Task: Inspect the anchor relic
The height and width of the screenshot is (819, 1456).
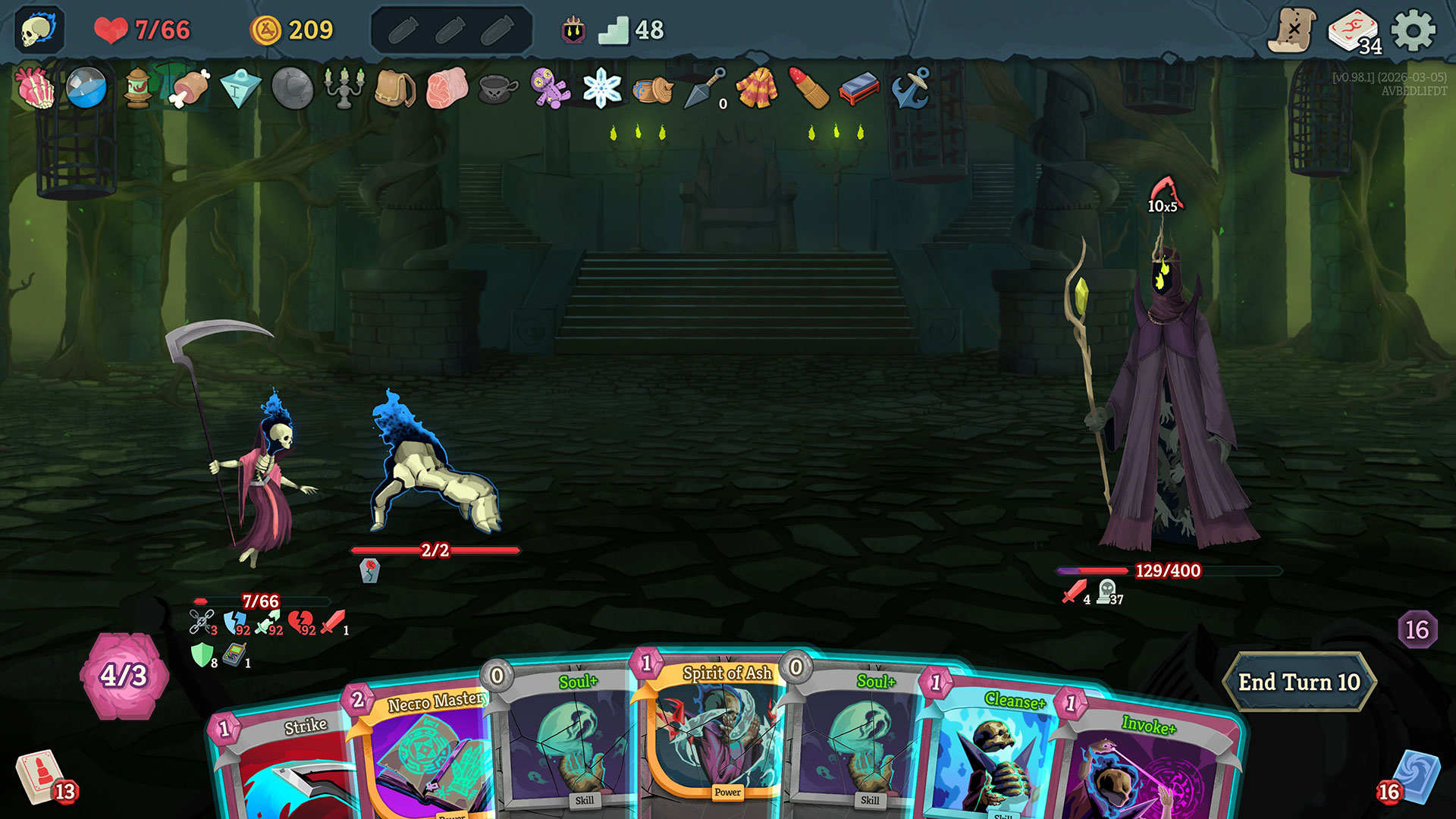Action: click(x=910, y=88)
